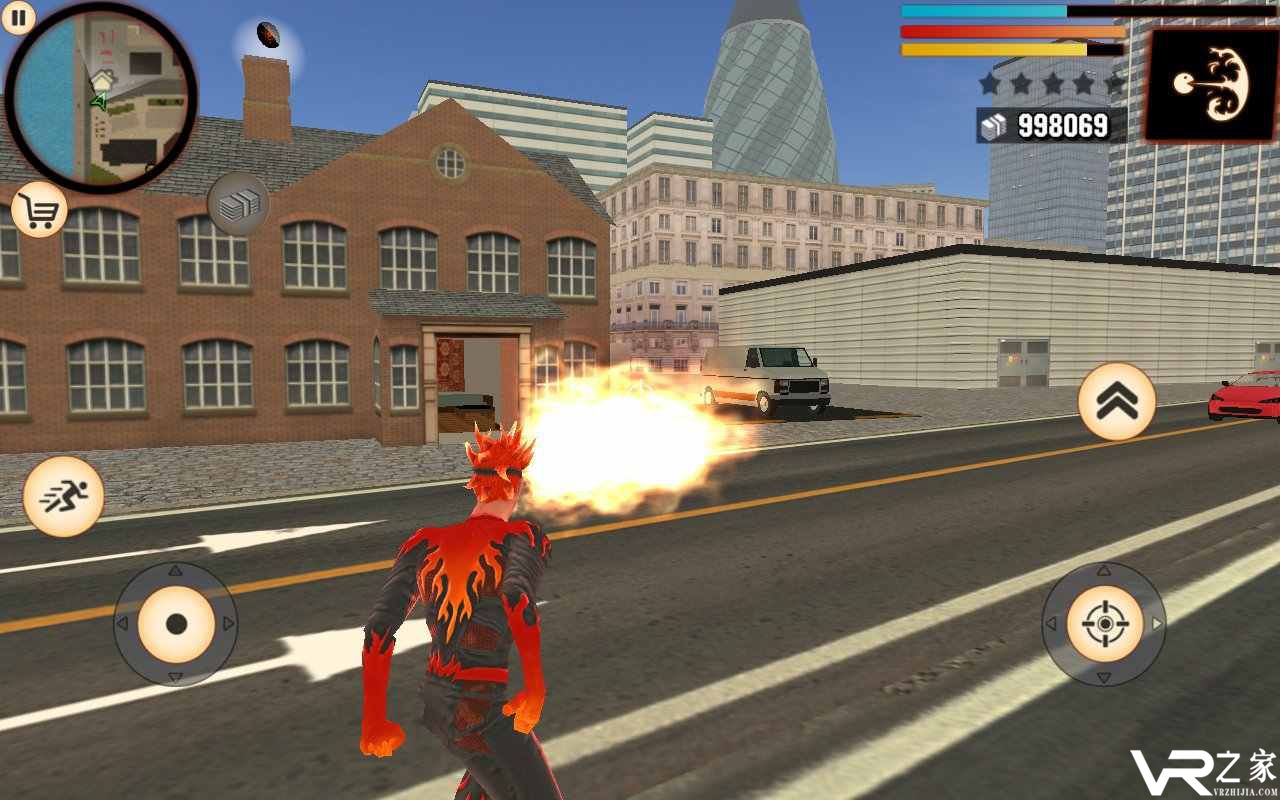
Task: Activate the sprint running button
Action: pos(64,496)
